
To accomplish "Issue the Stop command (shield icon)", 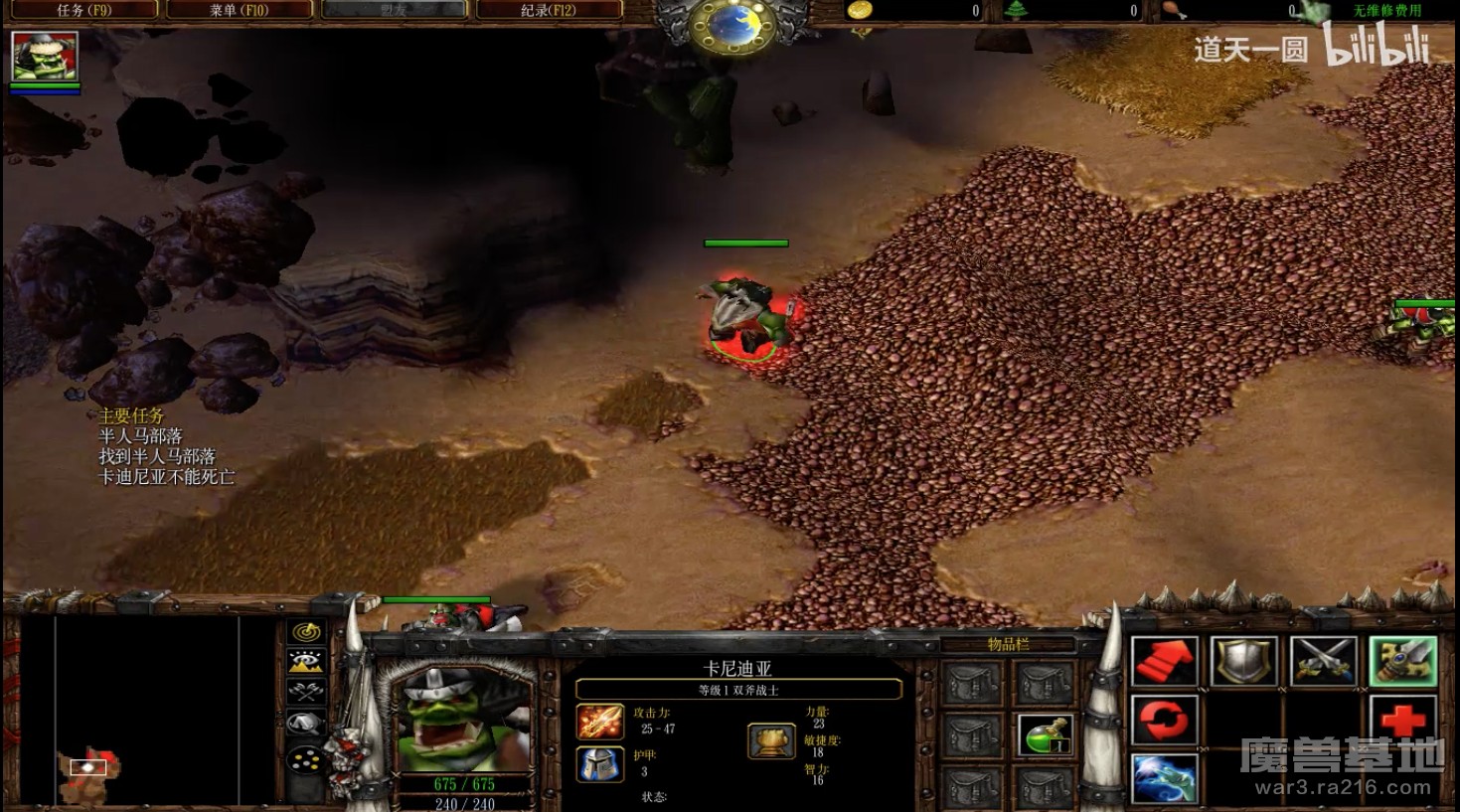I will tap(1243, 661).
